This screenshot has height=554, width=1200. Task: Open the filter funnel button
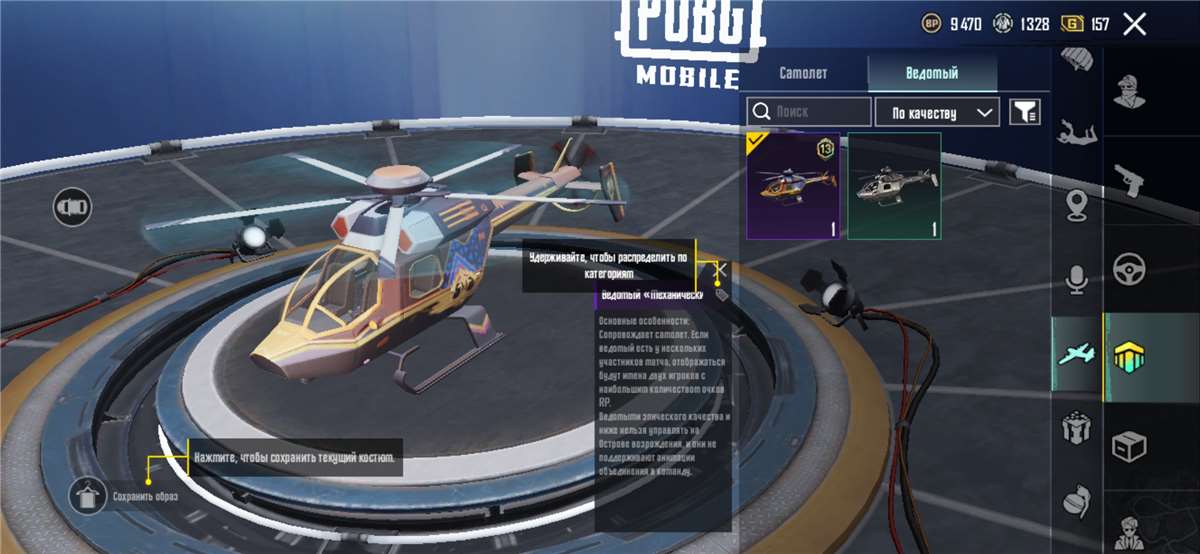pos(1025,112)
